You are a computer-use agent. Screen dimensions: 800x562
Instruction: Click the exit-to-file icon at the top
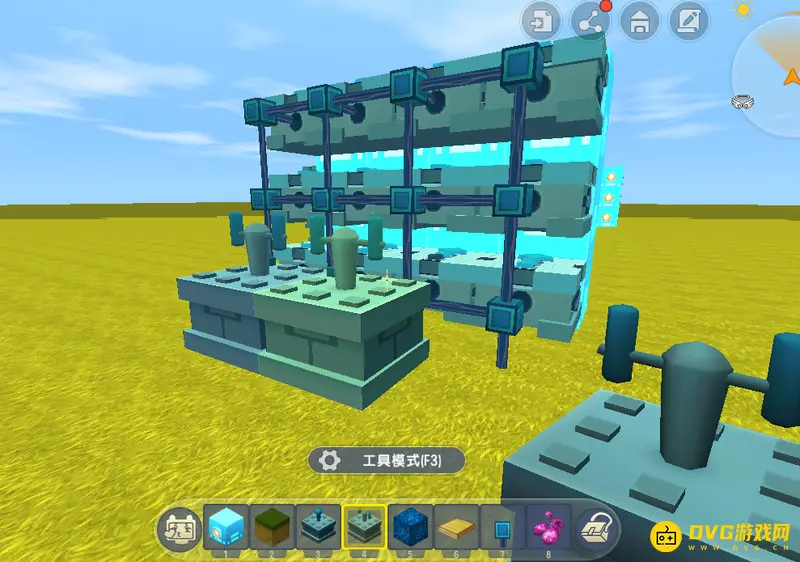click(541, 20)
